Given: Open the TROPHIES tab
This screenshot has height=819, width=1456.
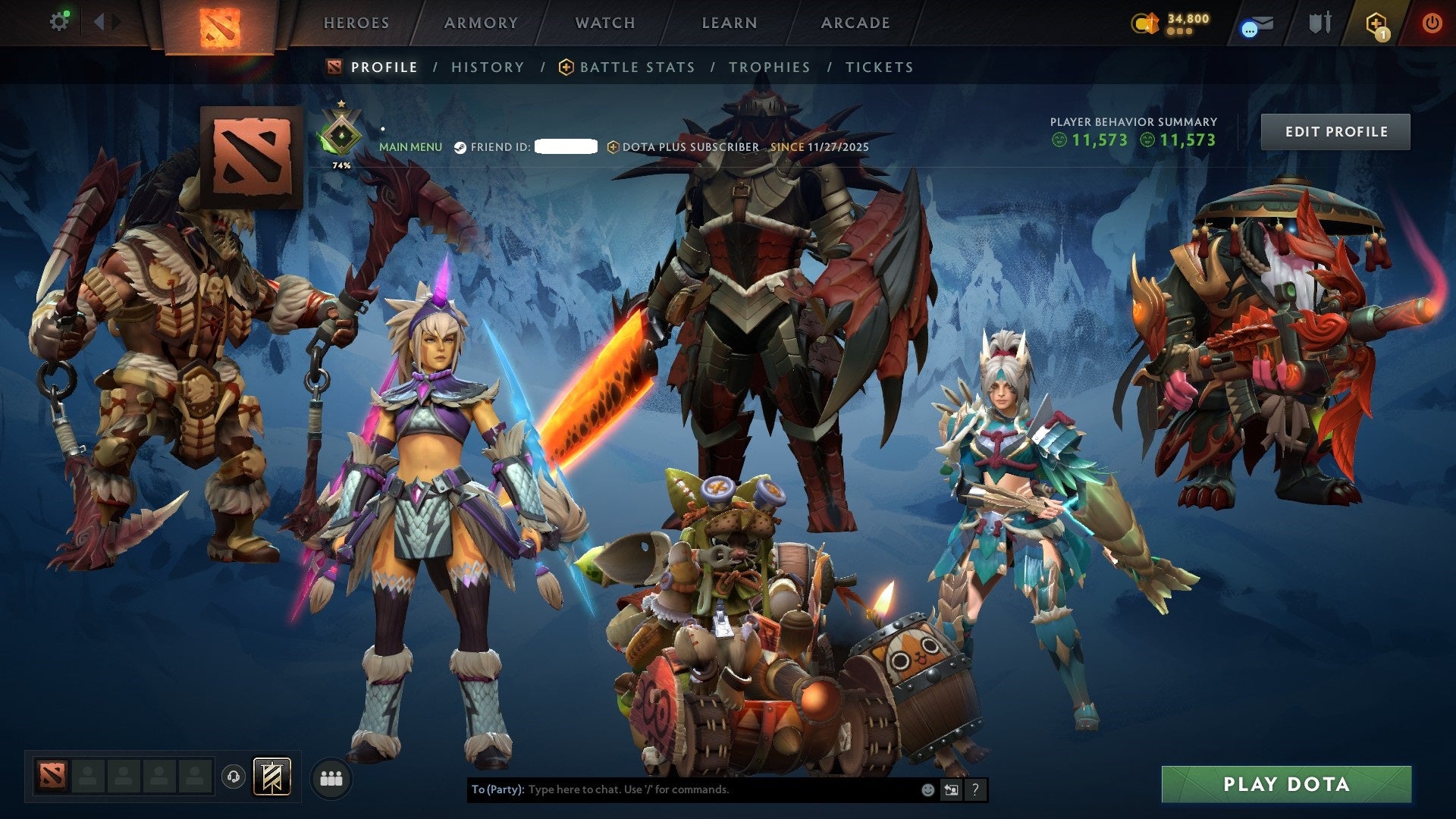Looking at the screenshot, I should [x=769, y=67].
